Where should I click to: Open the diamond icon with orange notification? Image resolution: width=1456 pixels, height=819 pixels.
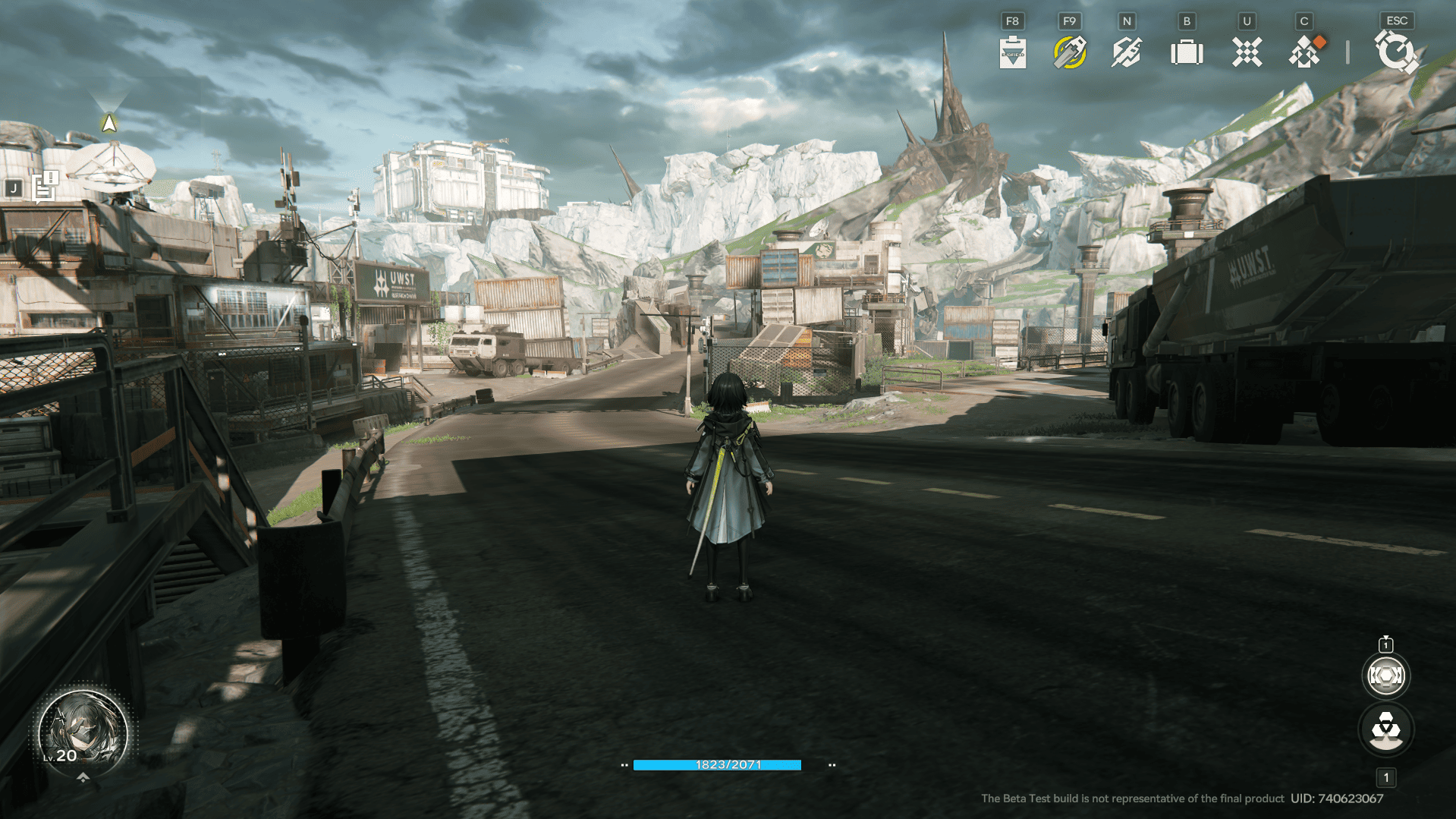pyautogui.click(x=1305, y=52)
